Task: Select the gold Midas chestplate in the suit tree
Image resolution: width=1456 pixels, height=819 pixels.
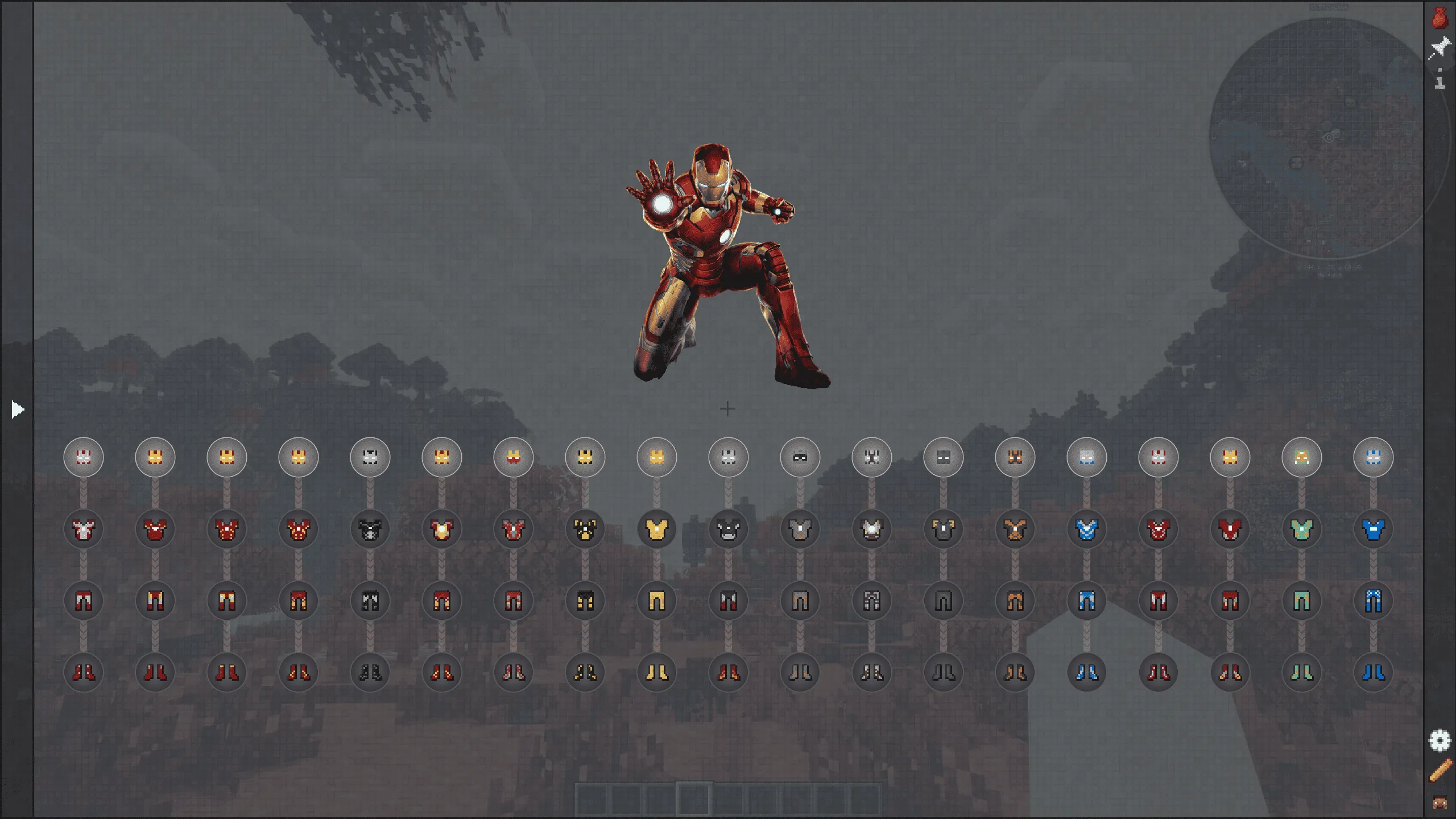Action: [x=657, y=530]
